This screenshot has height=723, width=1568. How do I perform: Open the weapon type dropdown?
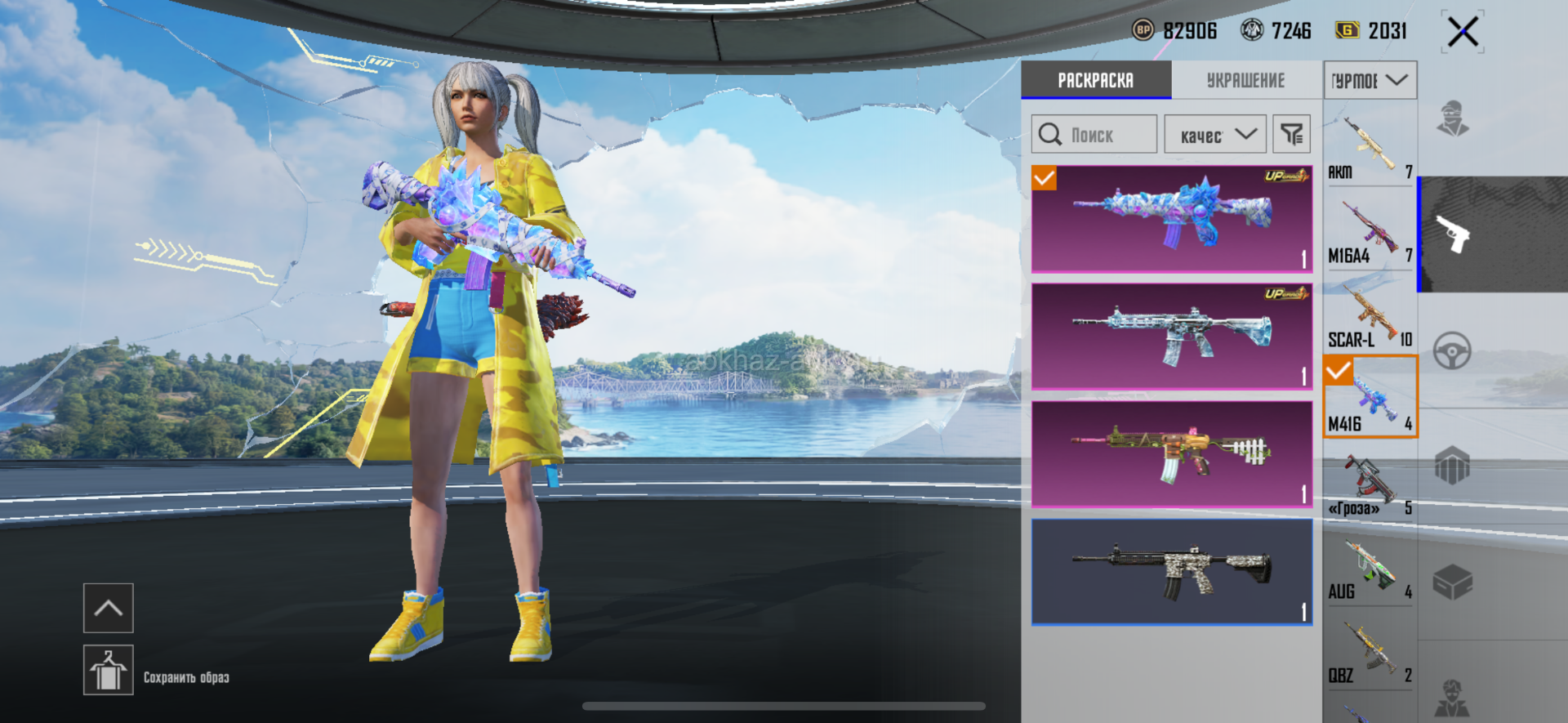[1370, 80]
